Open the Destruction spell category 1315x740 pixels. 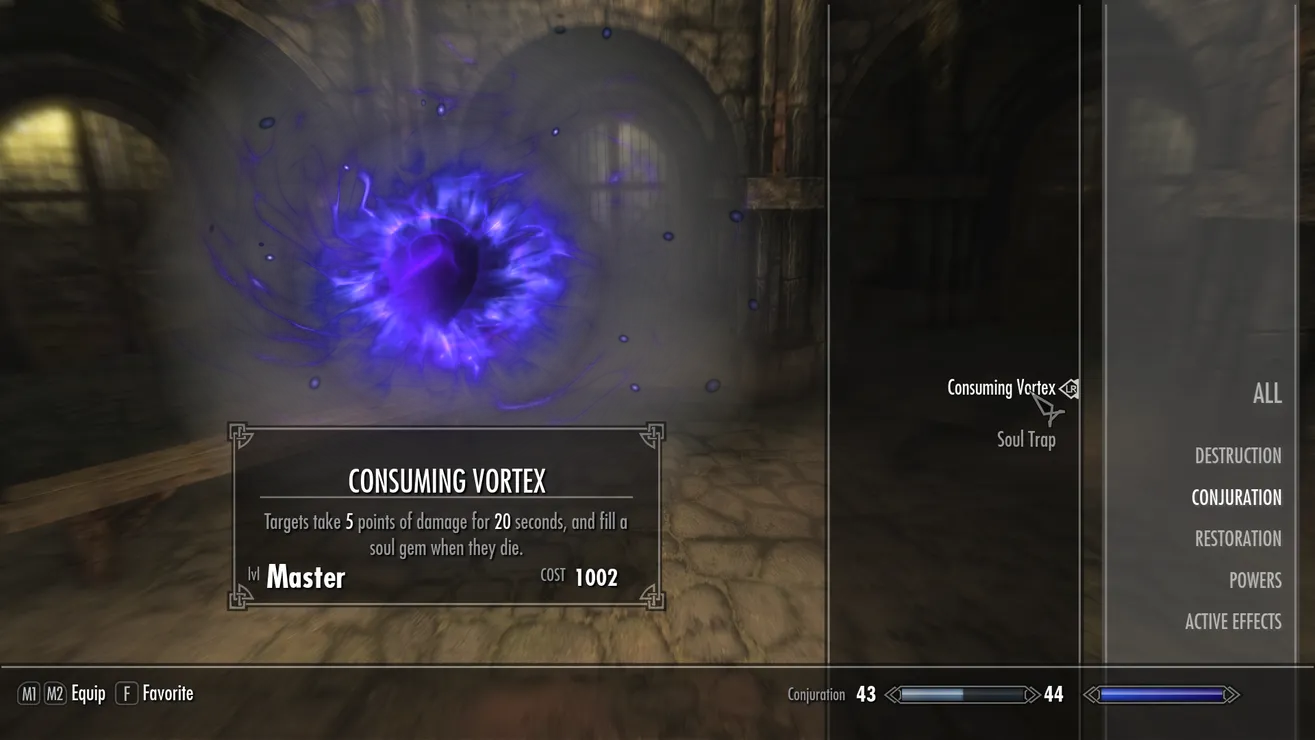1237,456
